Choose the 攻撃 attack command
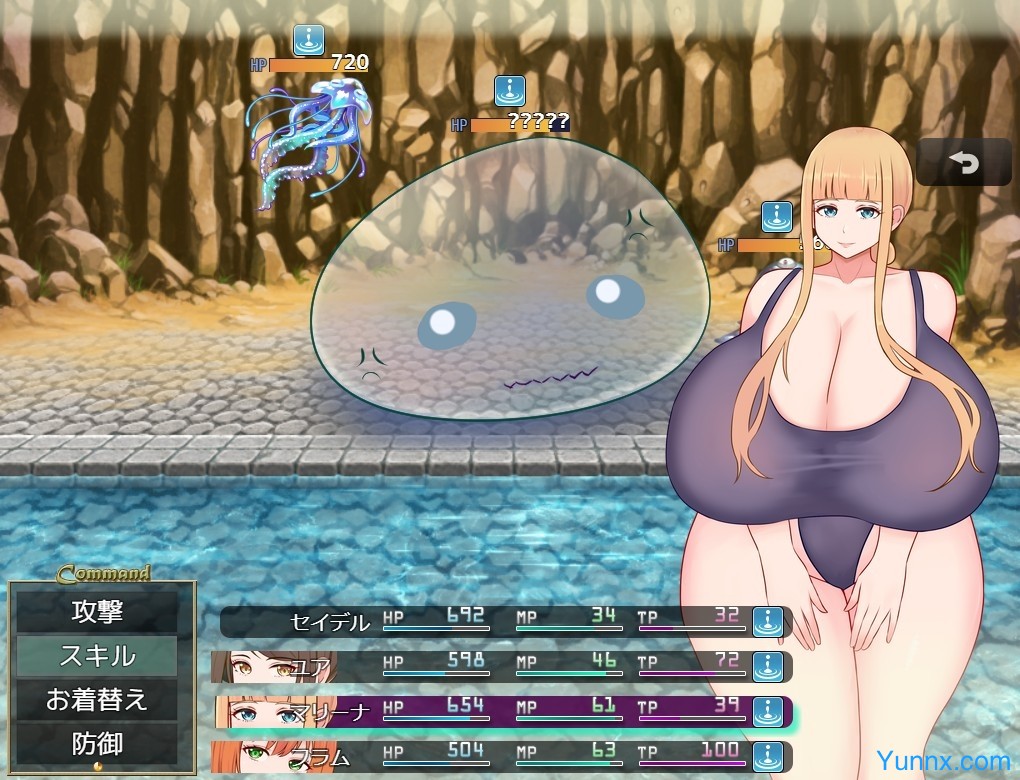 97,610
